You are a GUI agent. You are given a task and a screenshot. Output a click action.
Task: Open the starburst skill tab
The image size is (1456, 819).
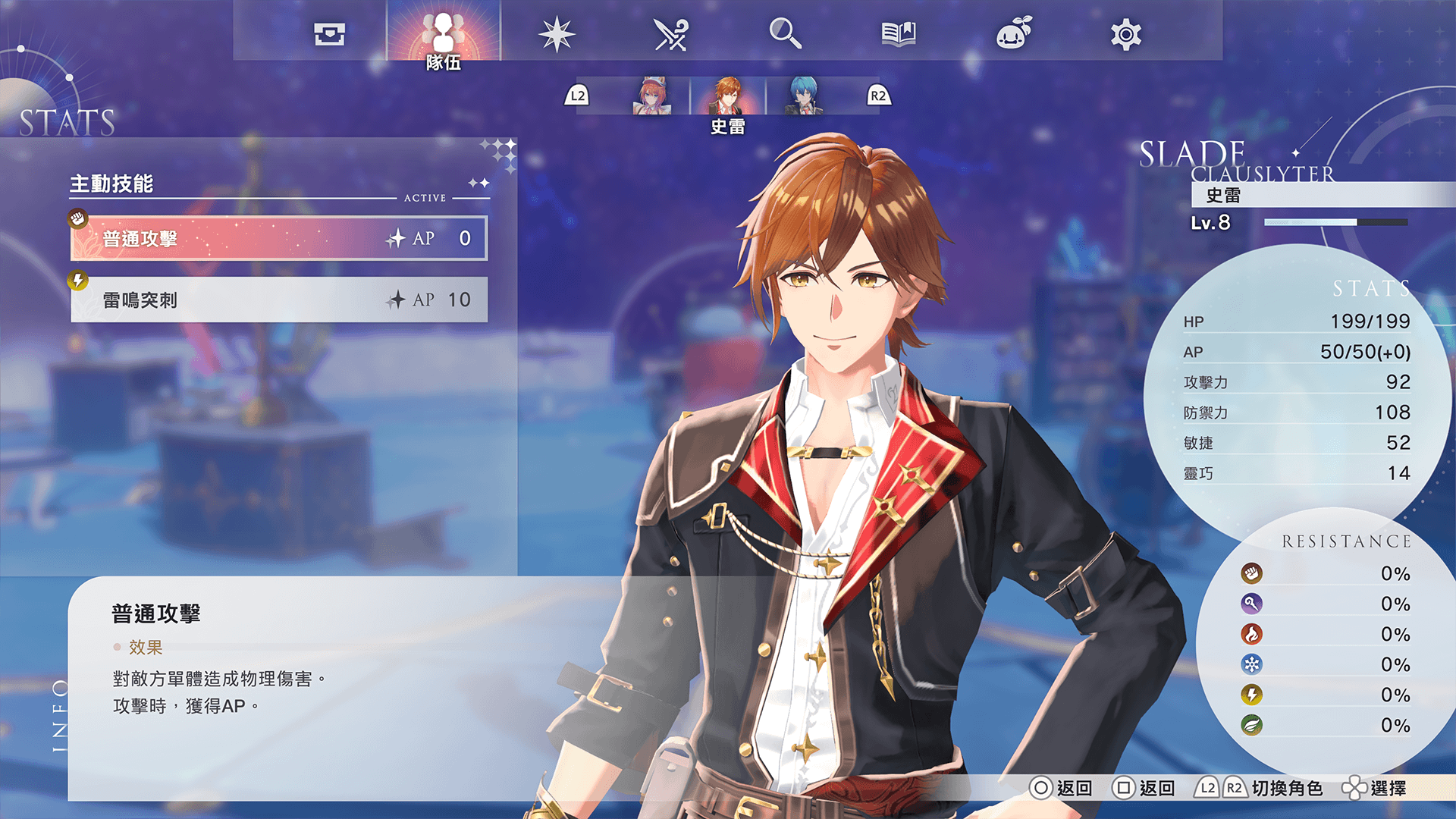click(x=557, y=34)
